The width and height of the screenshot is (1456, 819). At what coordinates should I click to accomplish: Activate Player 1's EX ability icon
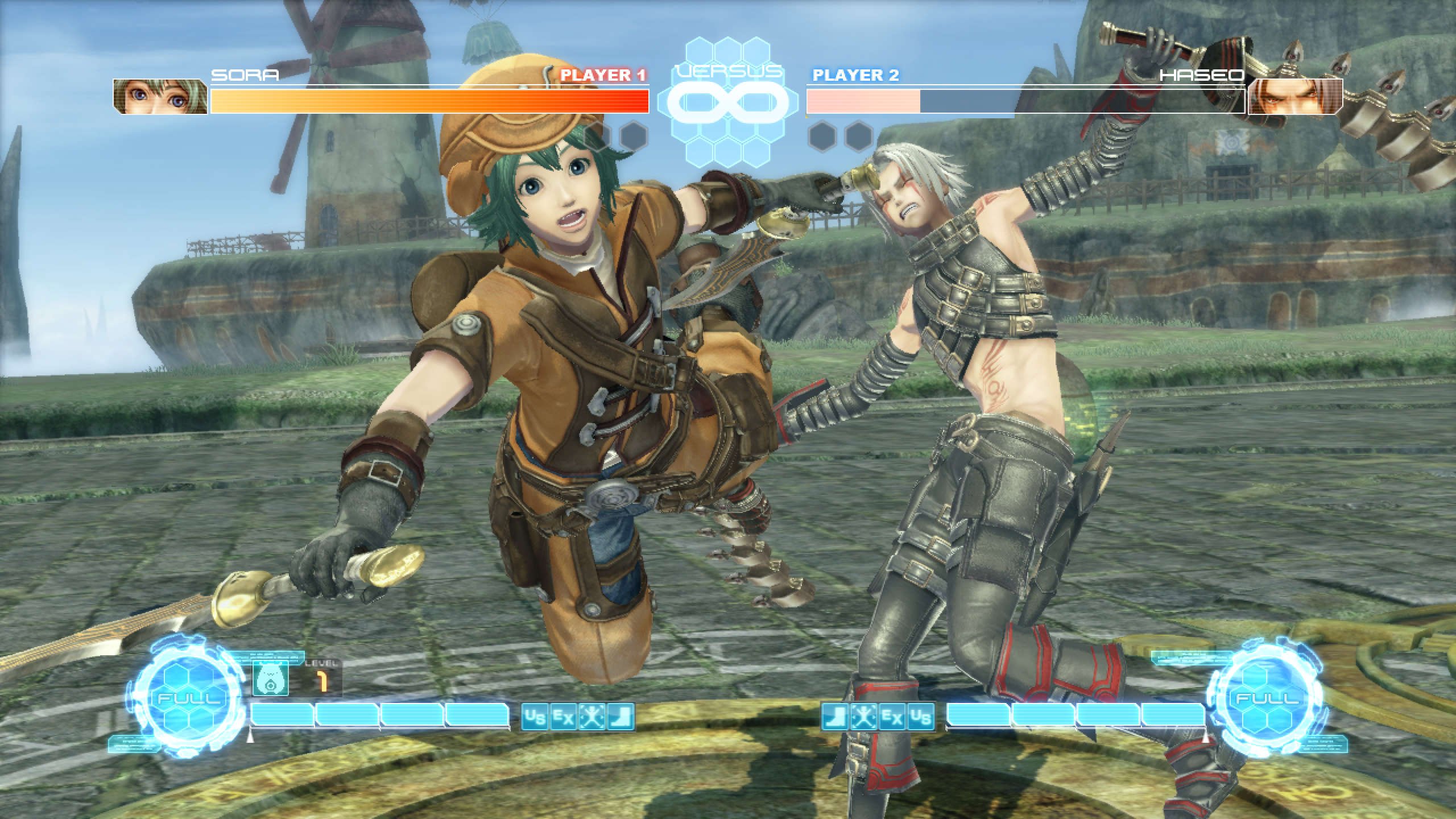564,718
